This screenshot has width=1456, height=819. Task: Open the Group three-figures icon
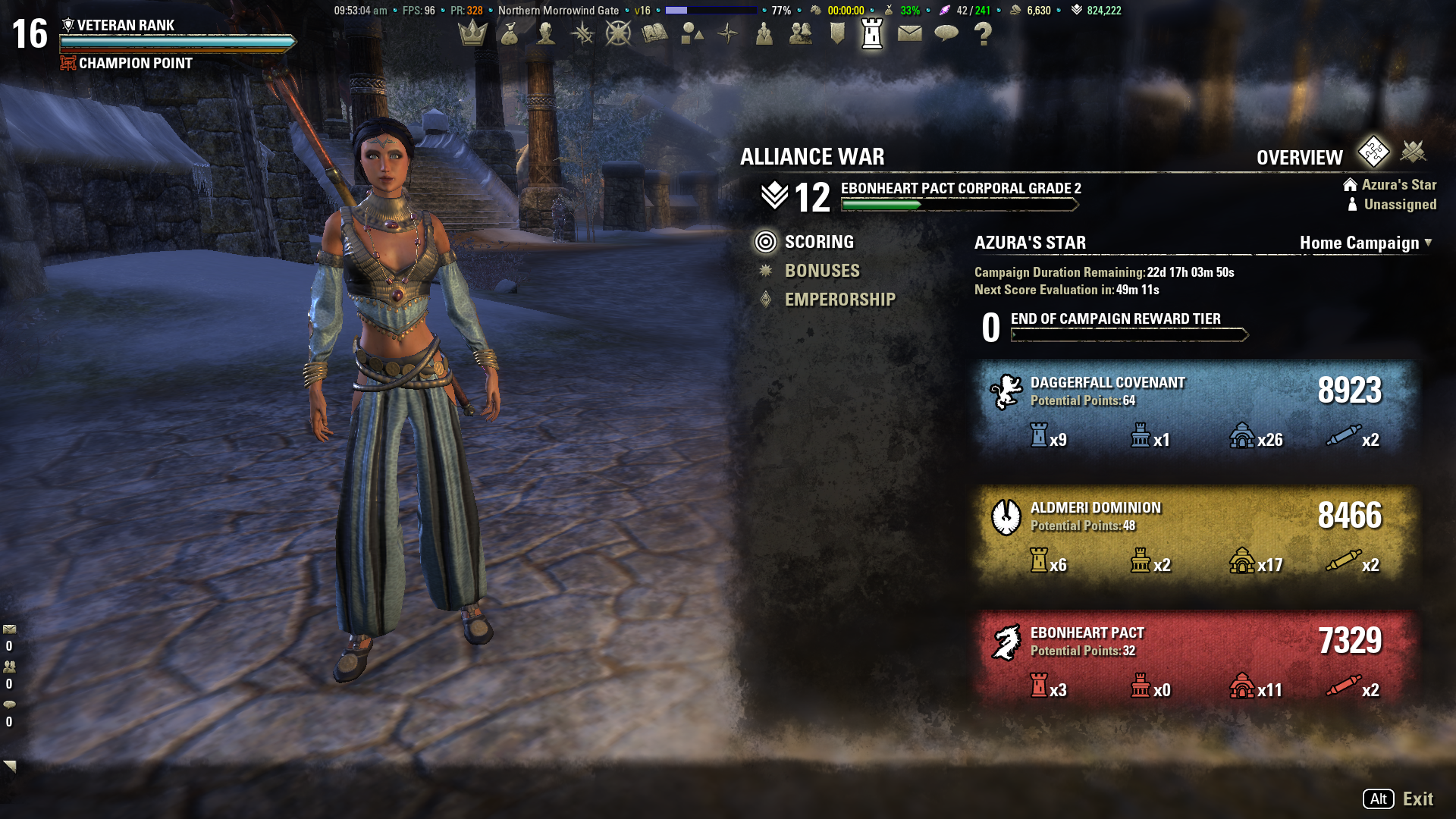764,33
